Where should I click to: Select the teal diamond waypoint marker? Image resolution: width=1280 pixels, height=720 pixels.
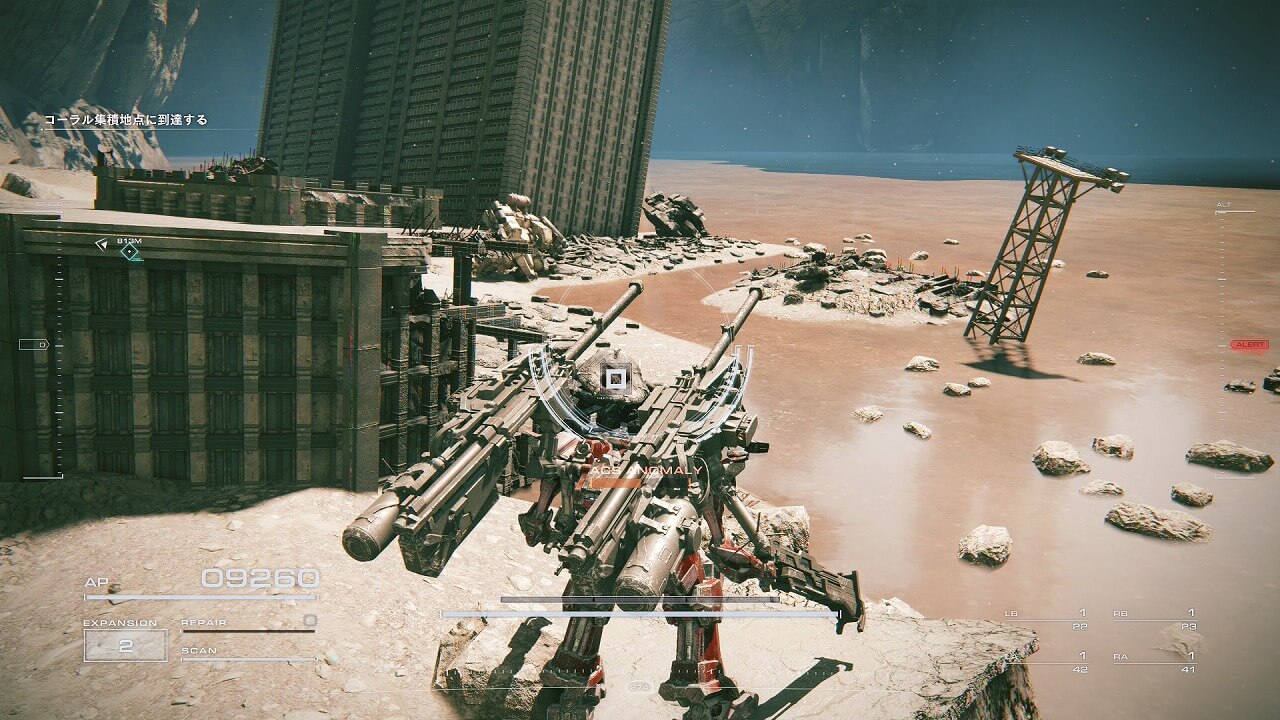130,253
